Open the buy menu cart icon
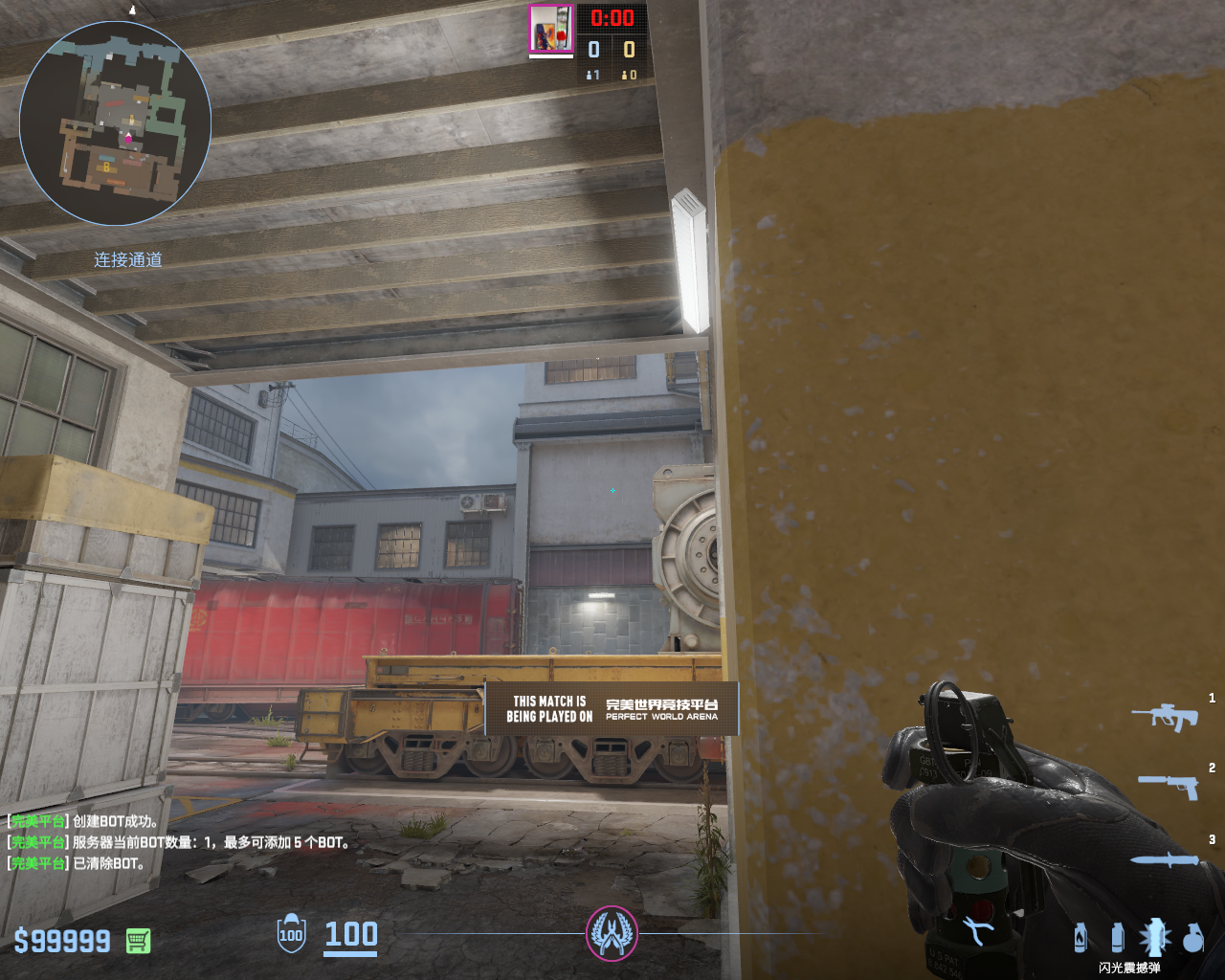This screenshot has width=1225, height=980. (x=138, y=941)
